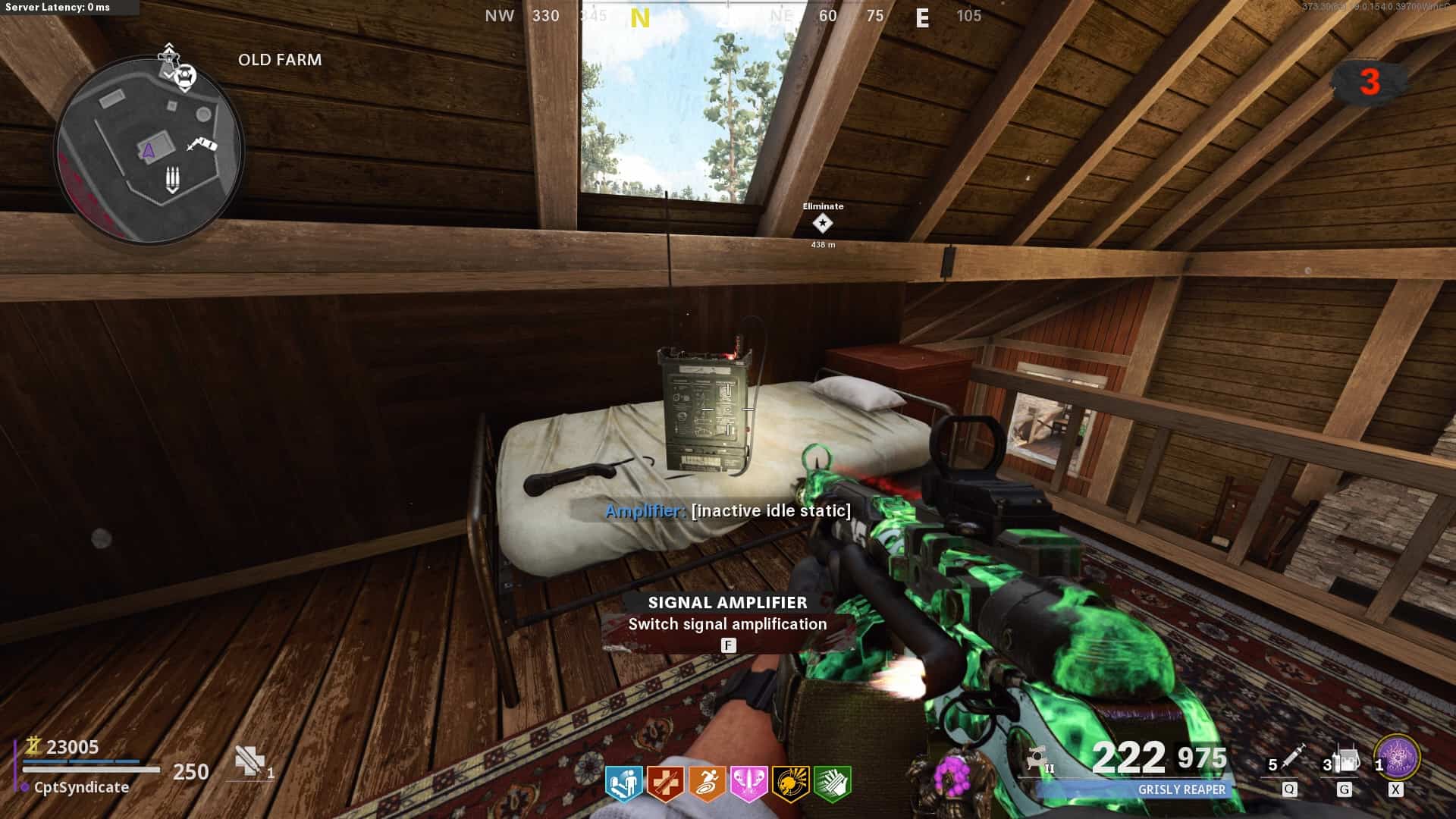Activate the purple field upgrade ability
The width and height of the screenshot is (1456, 819).
(x=1396, y=758)
